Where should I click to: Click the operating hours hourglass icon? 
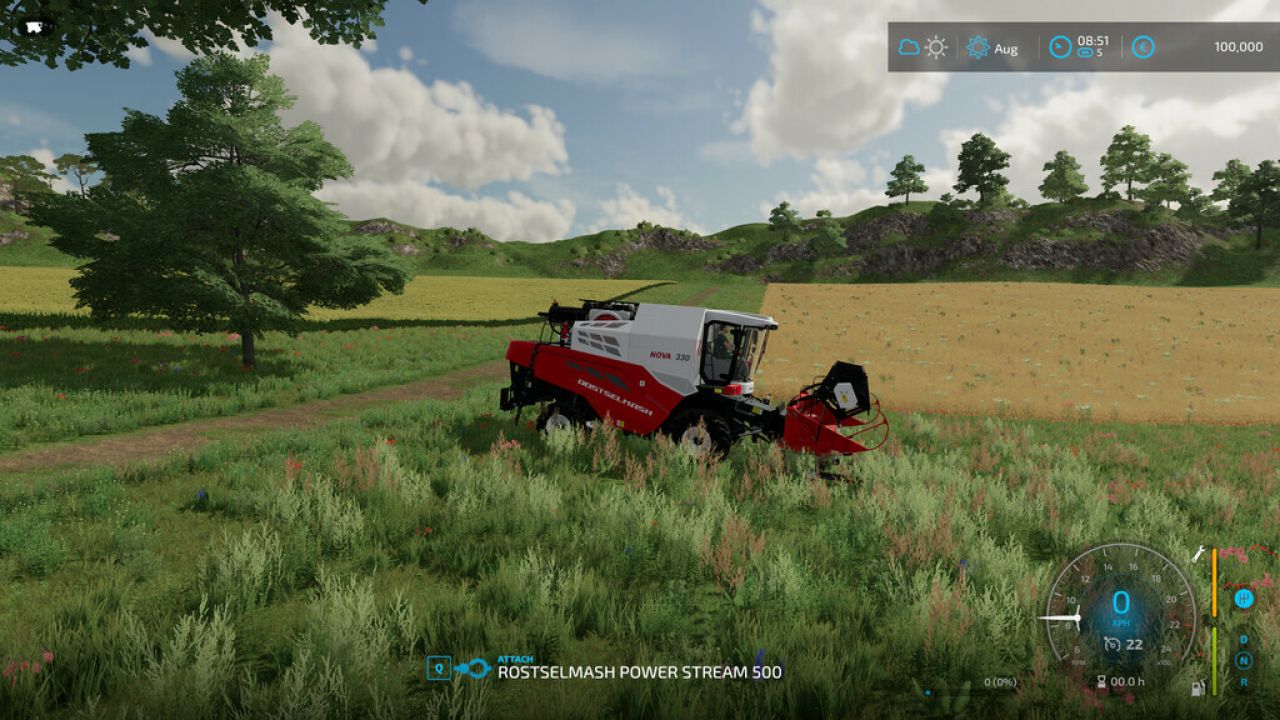pyautogui.click(x=1102, y=680)
